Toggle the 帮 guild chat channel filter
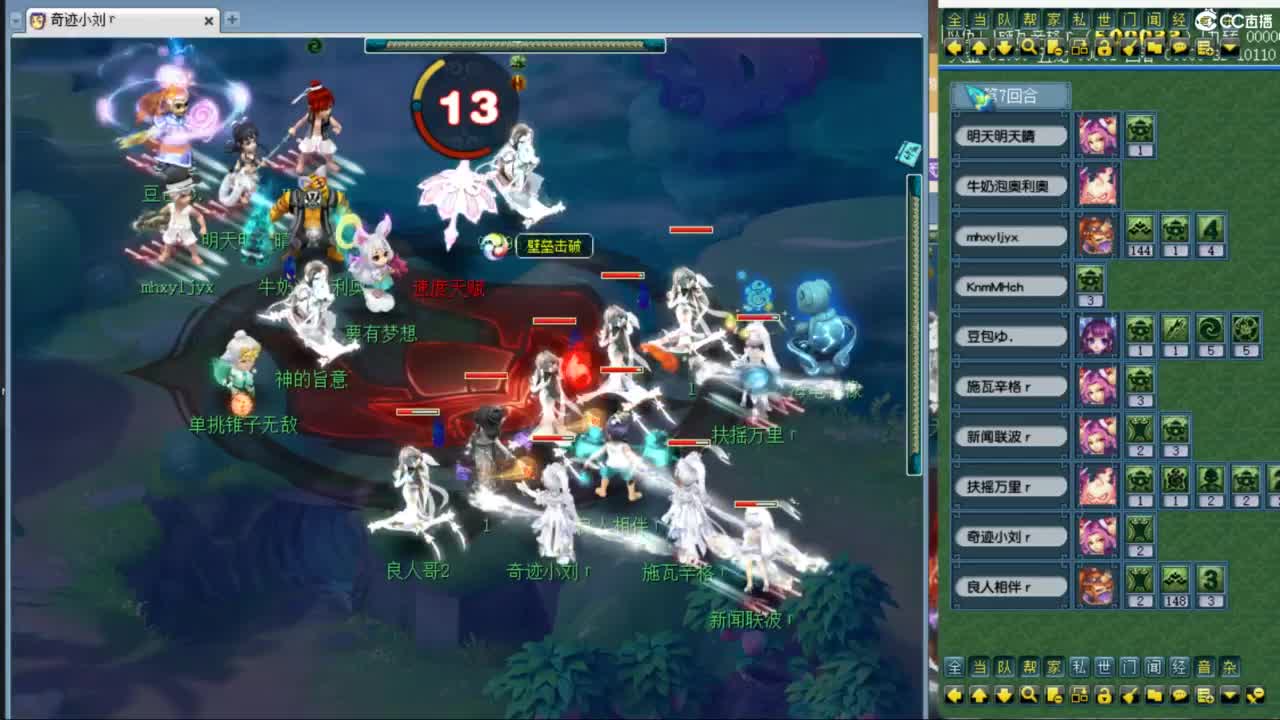Image resolution: width=1280 pixels, height=720 pixels. click(1028, 18)
